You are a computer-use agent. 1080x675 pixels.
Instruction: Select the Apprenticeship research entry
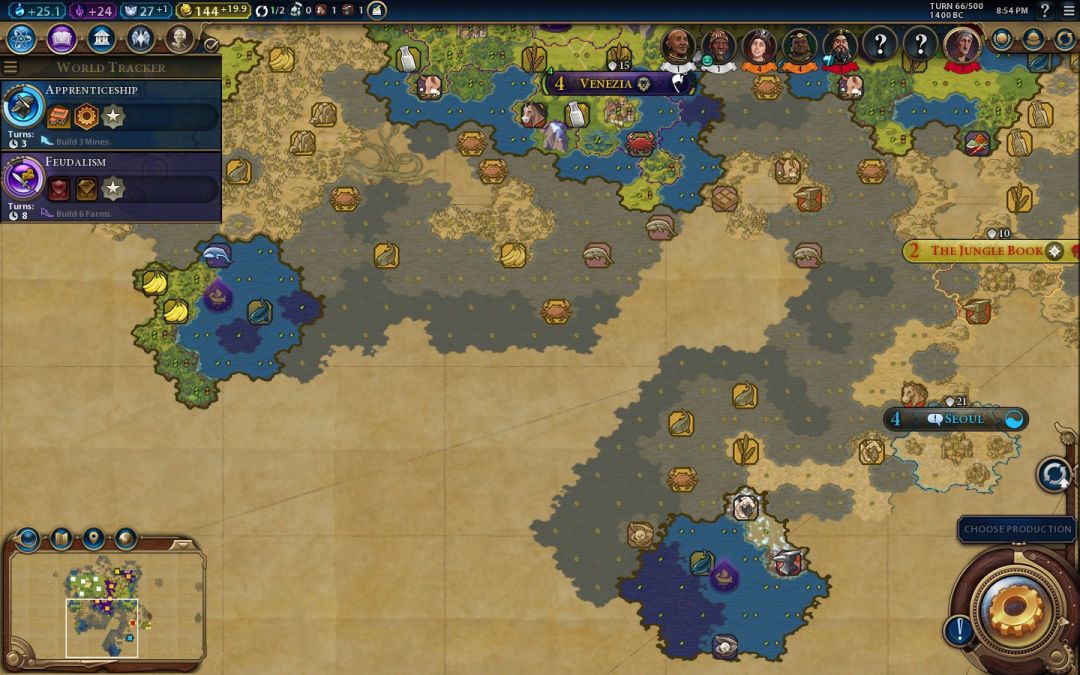pyautogui.click(x=110, y=110)
